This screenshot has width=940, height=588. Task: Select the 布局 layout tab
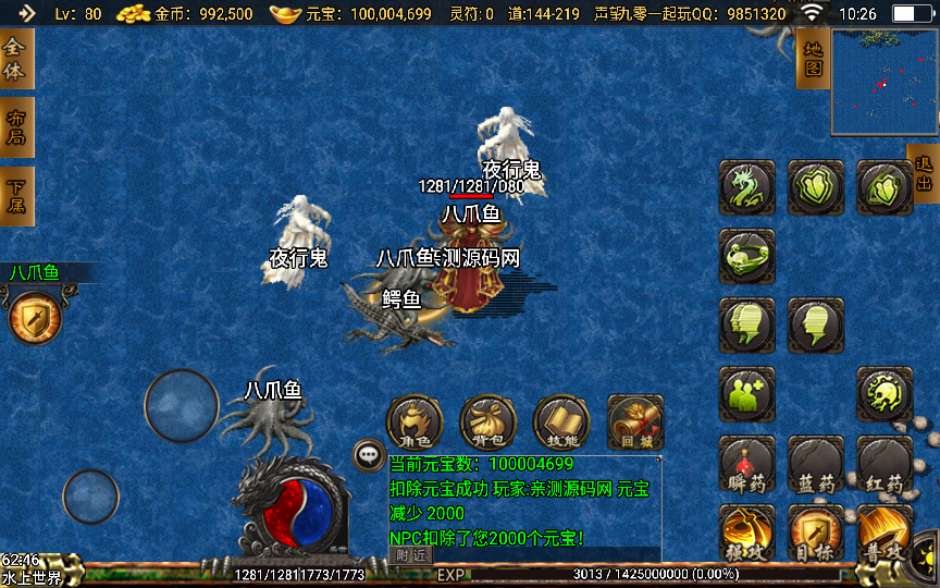pyautogui.click(x=15, y=127)
